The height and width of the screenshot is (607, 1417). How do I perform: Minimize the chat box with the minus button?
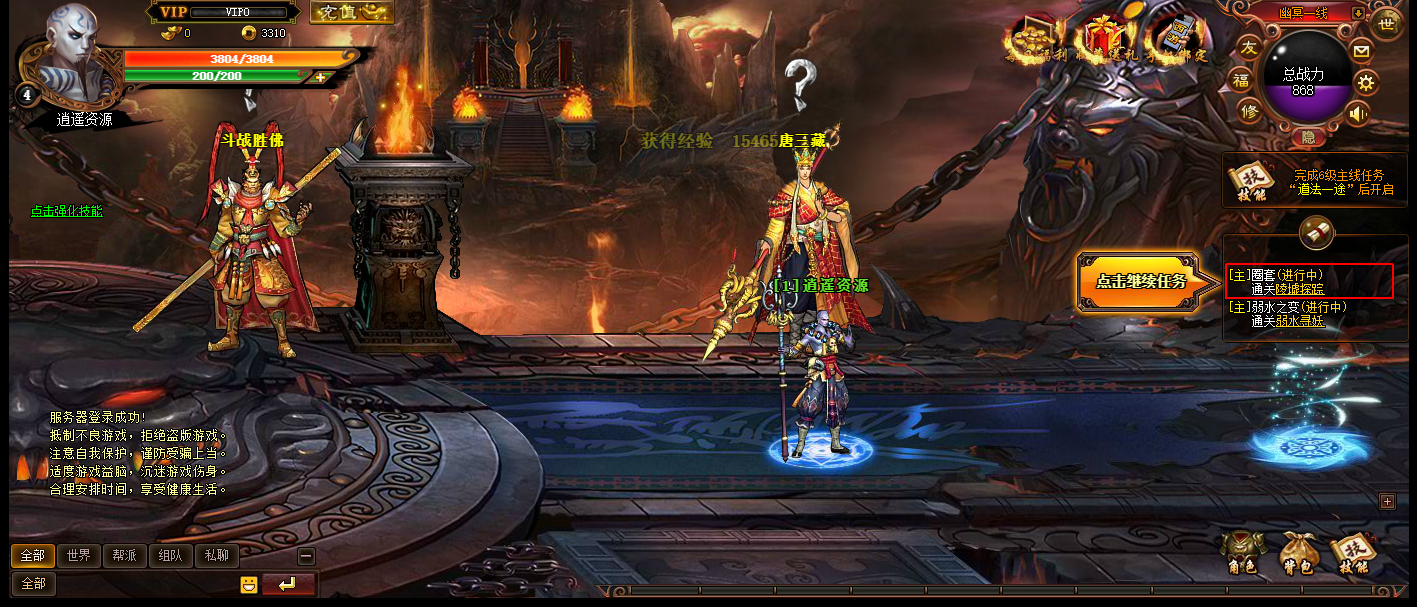tap(306, 557)
